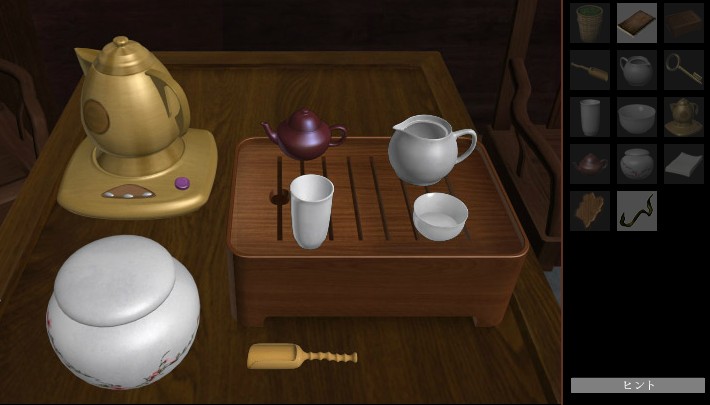
Task: Select the tall white cup slot
Action: pos(590,117)
